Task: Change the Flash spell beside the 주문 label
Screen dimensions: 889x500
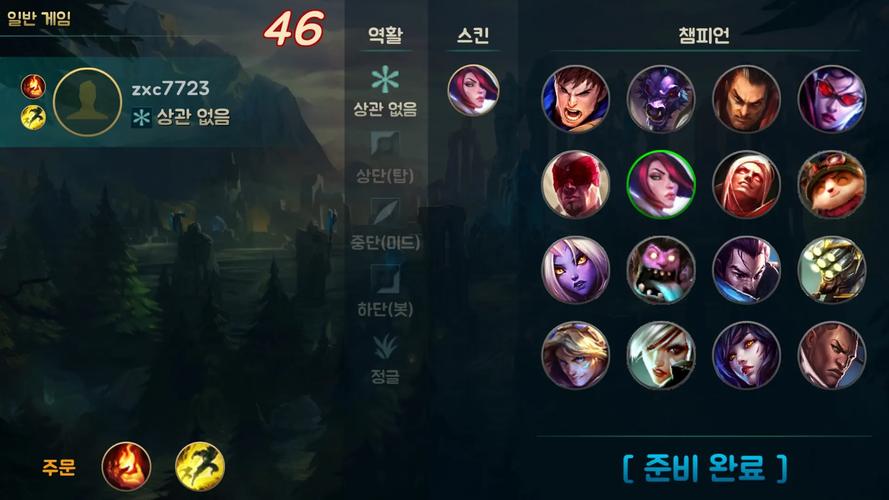Action: tap(200, 466)
